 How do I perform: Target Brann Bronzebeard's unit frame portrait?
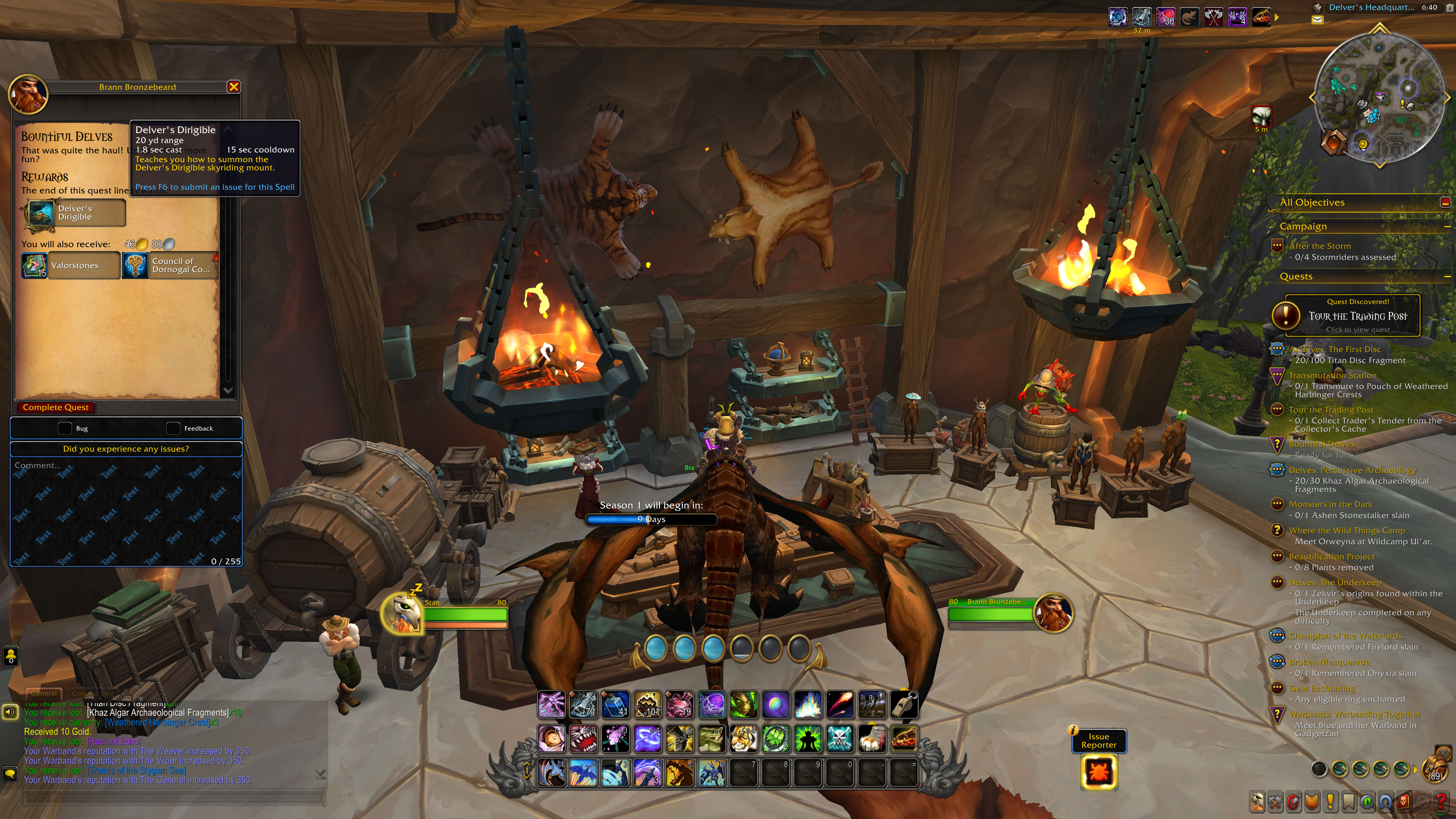click(x=1052, y=613)
